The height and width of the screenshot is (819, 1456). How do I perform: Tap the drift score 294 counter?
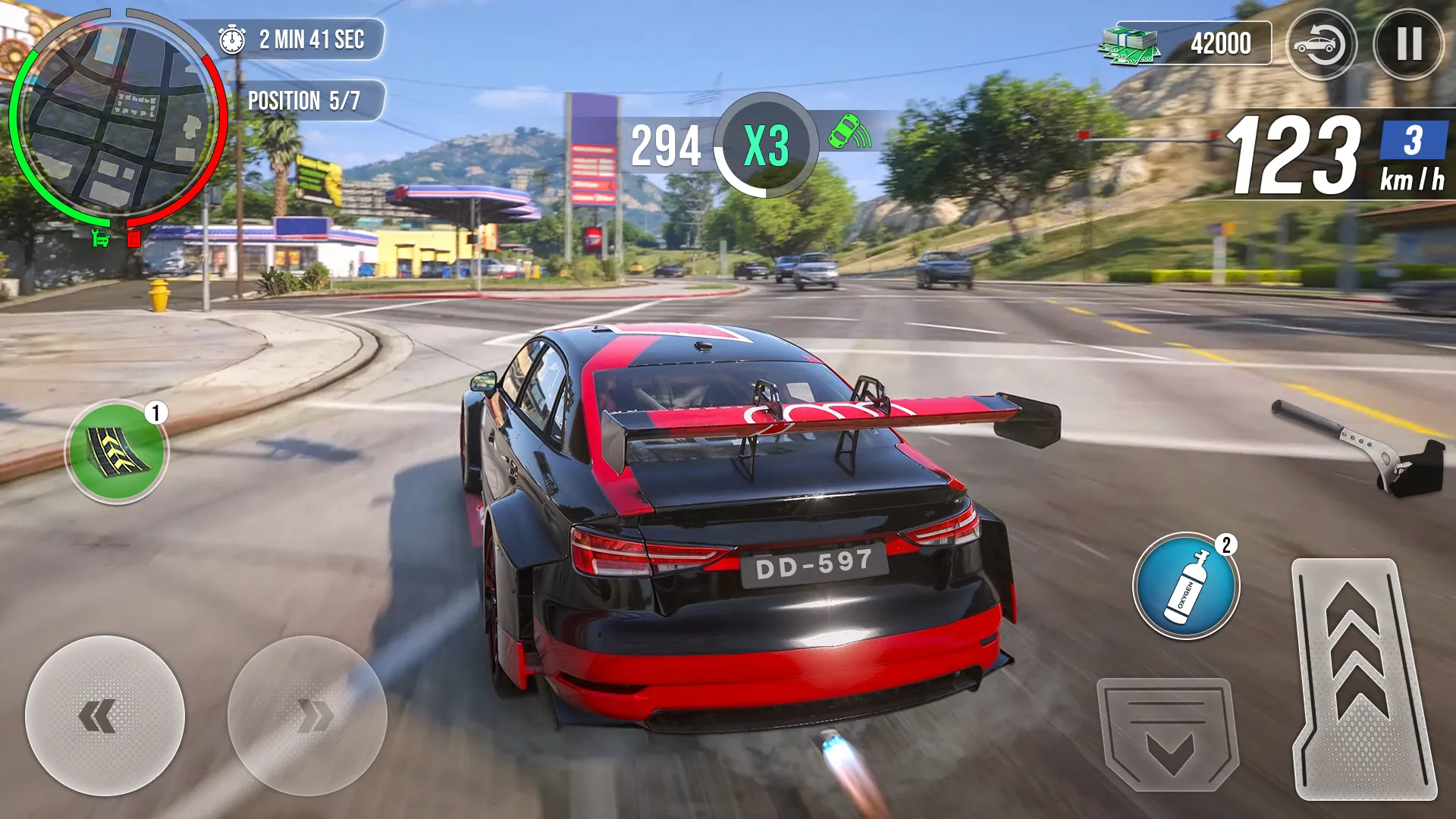coord(667,144)
